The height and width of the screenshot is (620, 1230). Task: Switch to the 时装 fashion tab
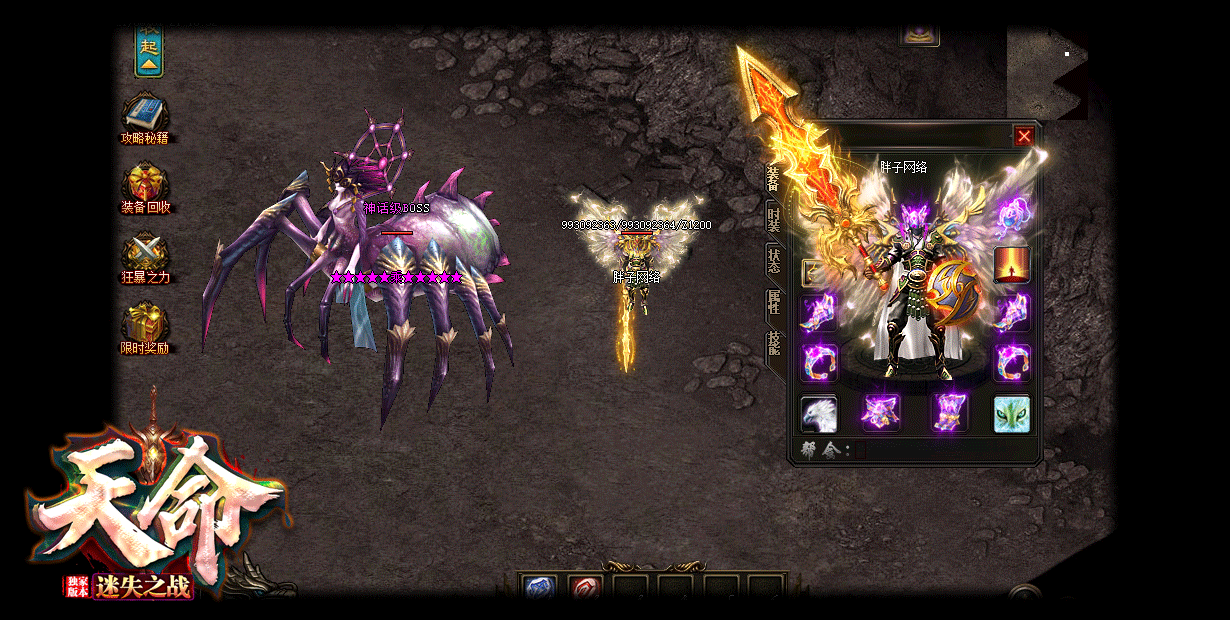click(774, 220)
